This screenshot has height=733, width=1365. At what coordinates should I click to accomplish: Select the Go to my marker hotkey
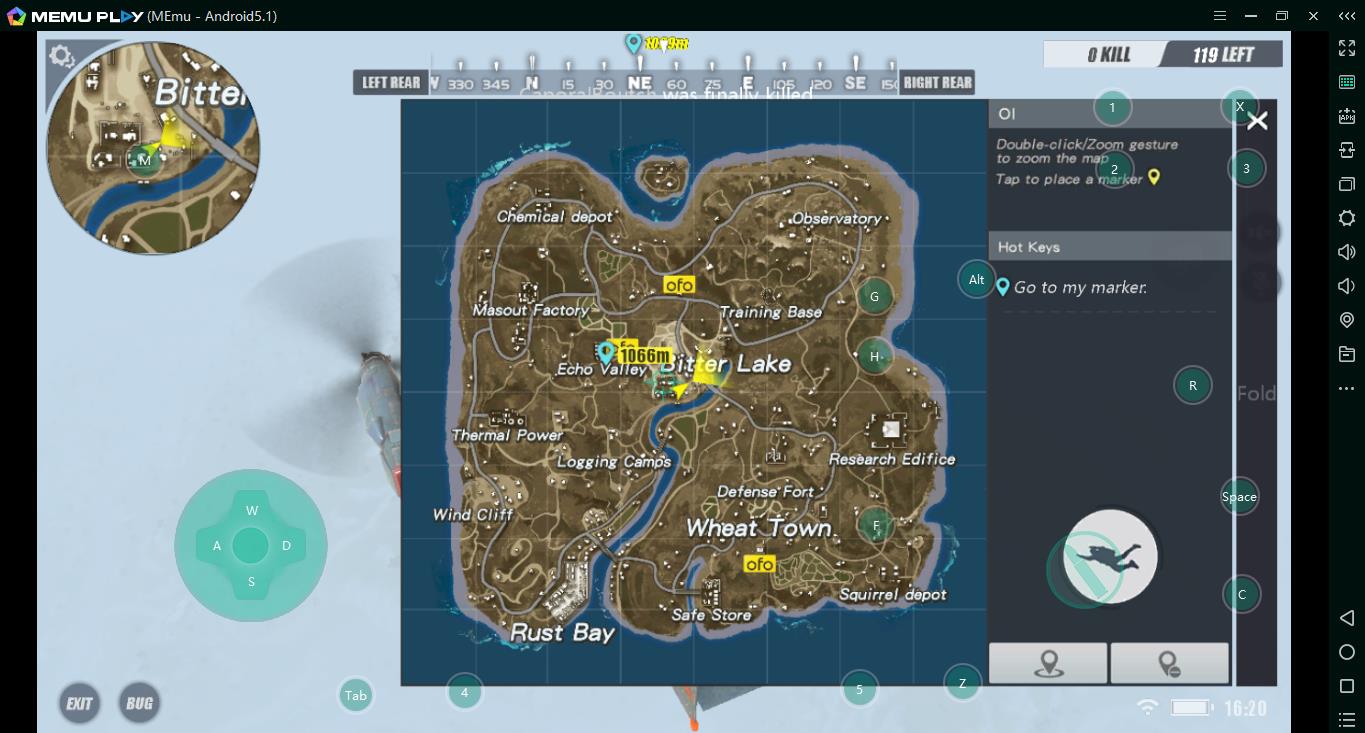tap(1080, 287)
